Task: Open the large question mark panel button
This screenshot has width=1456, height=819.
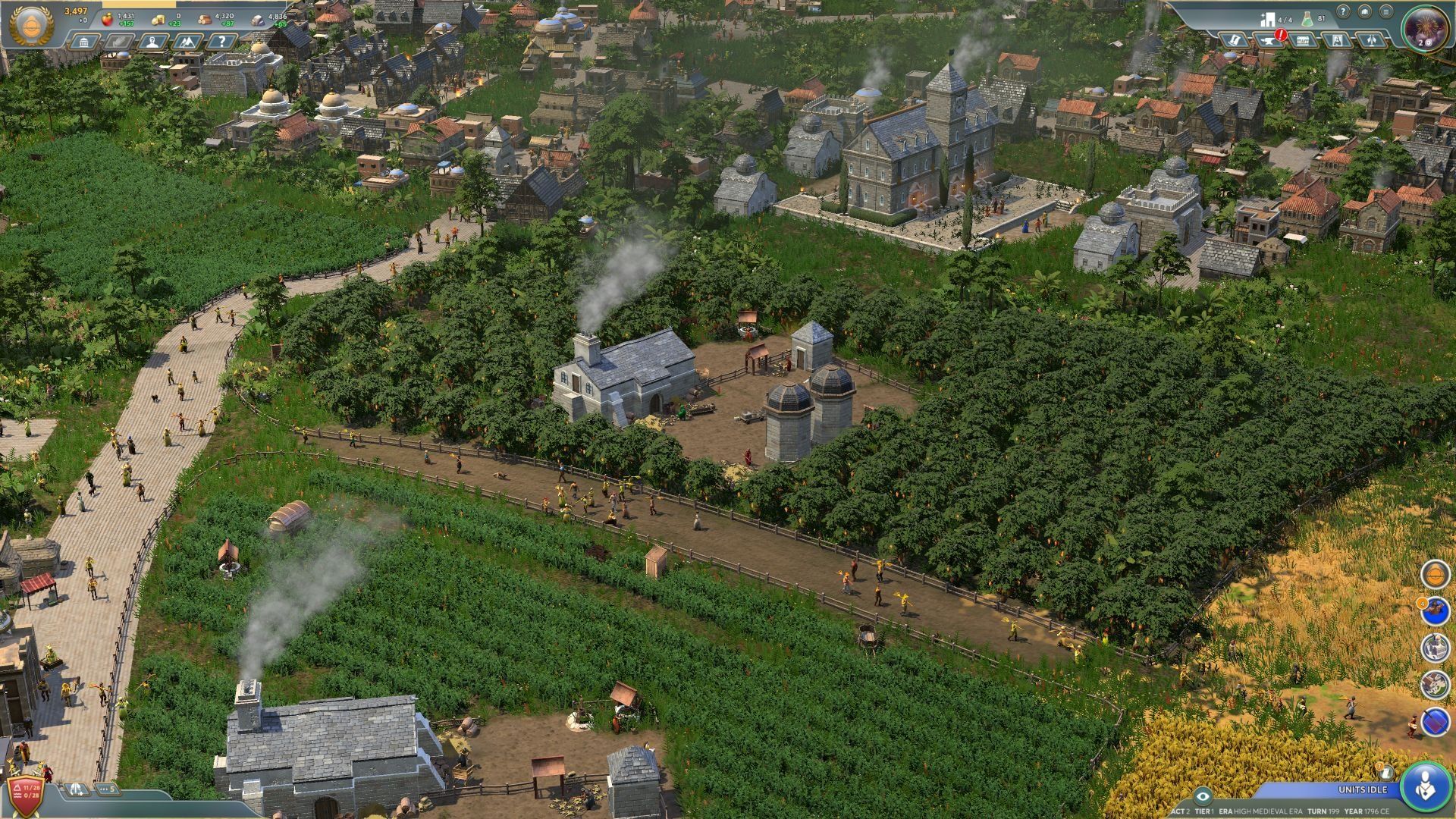Action: click(x=221, y=41)
